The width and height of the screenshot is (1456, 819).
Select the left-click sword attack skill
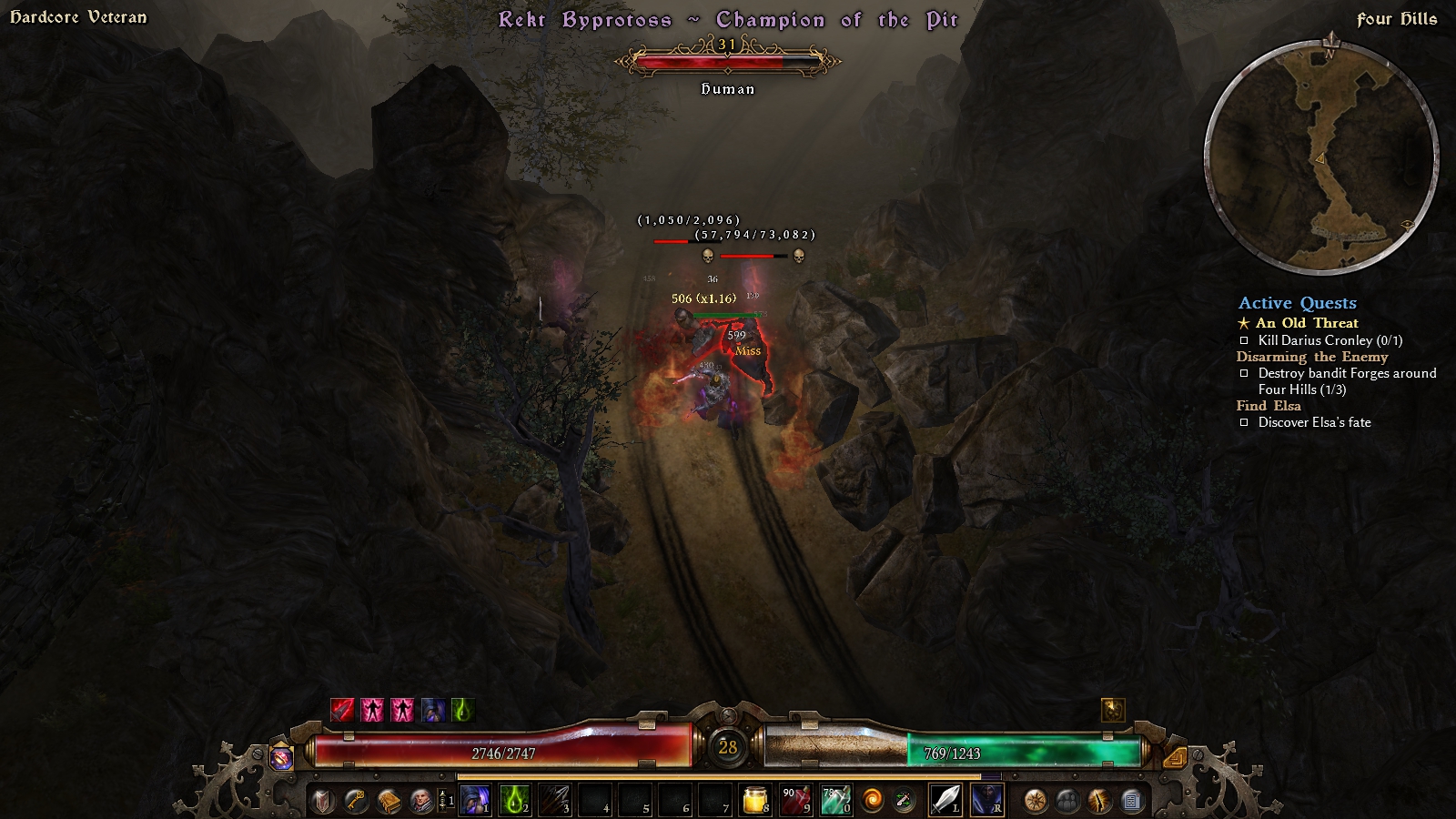tap(945, 801)
